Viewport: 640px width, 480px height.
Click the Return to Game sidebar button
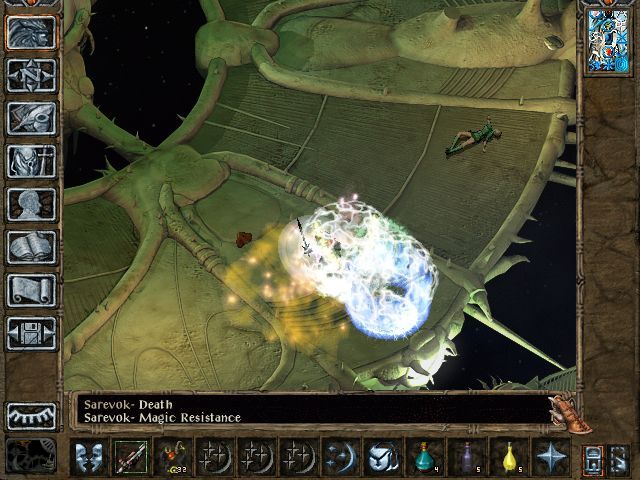31,33
